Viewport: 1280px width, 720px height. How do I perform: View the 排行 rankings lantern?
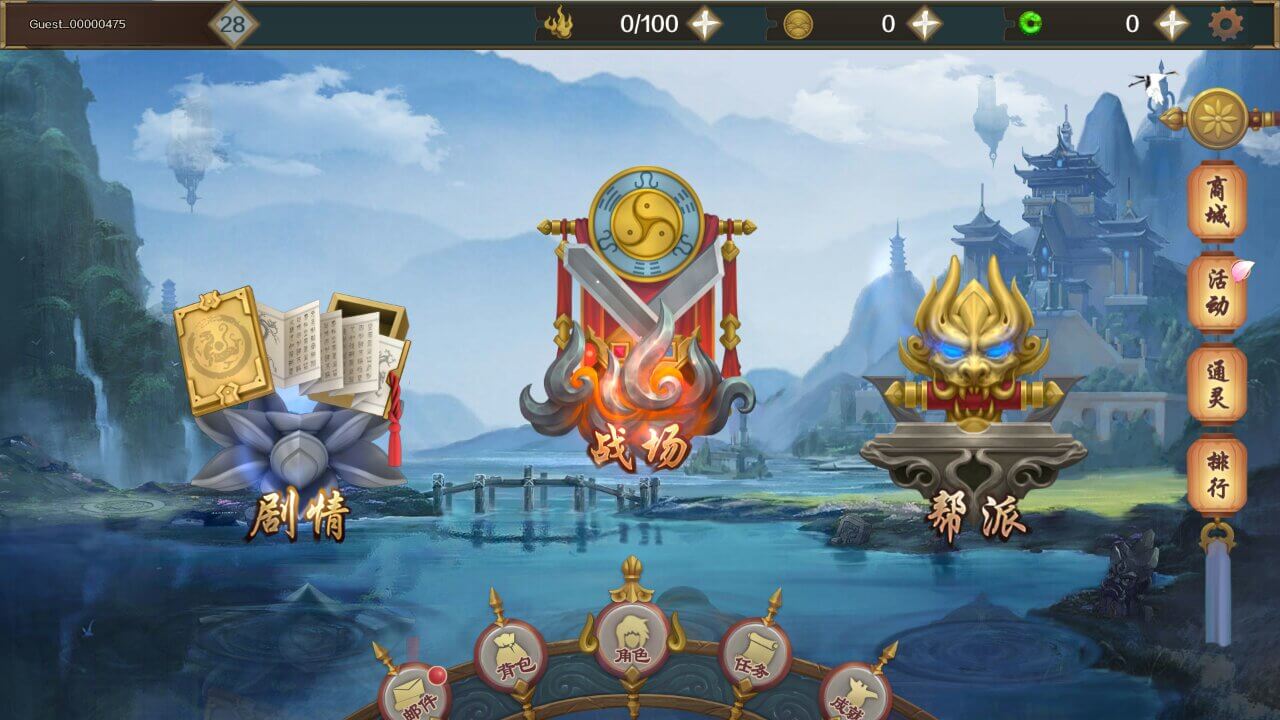coord(1217,476)
